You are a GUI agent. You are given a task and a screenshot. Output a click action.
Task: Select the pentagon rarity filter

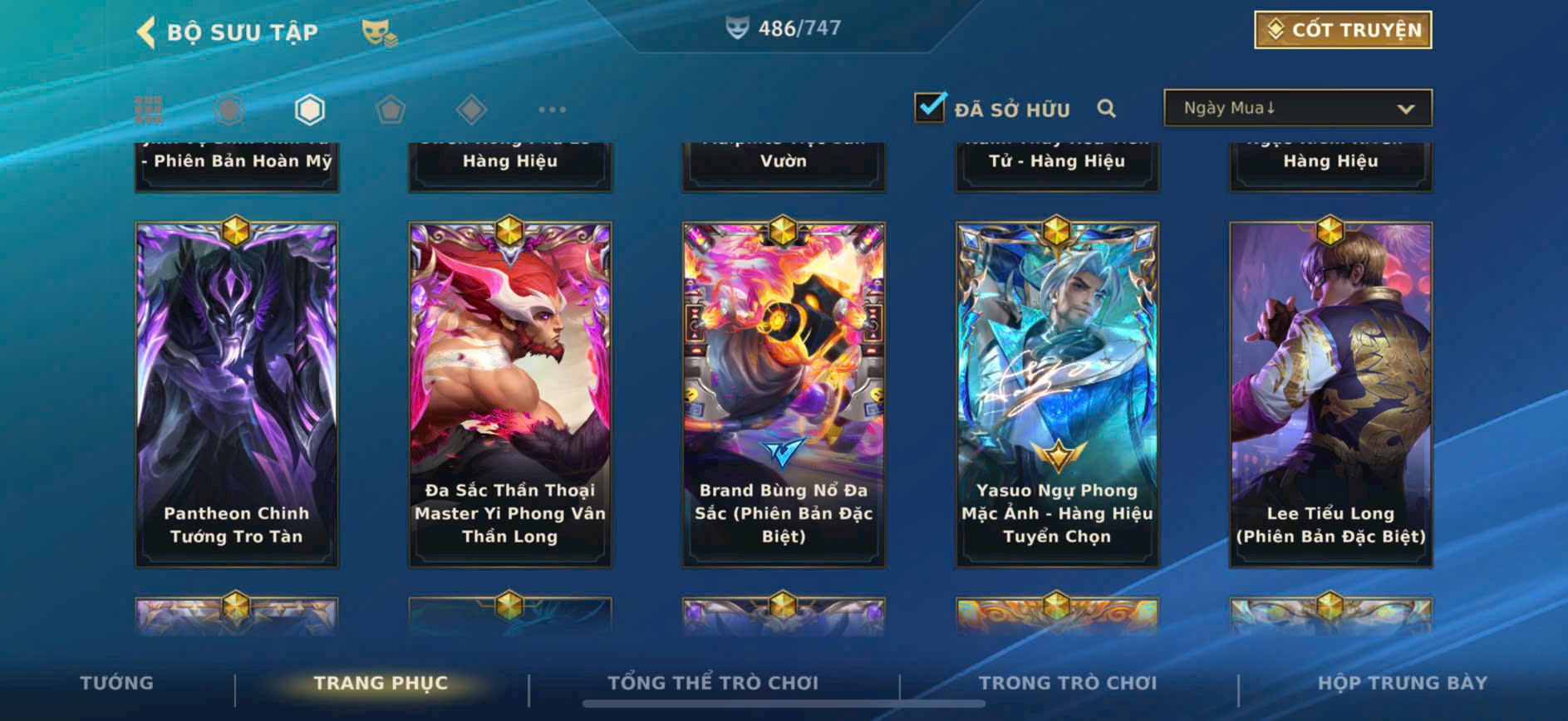pyautogui.click(x=391, y=110)
